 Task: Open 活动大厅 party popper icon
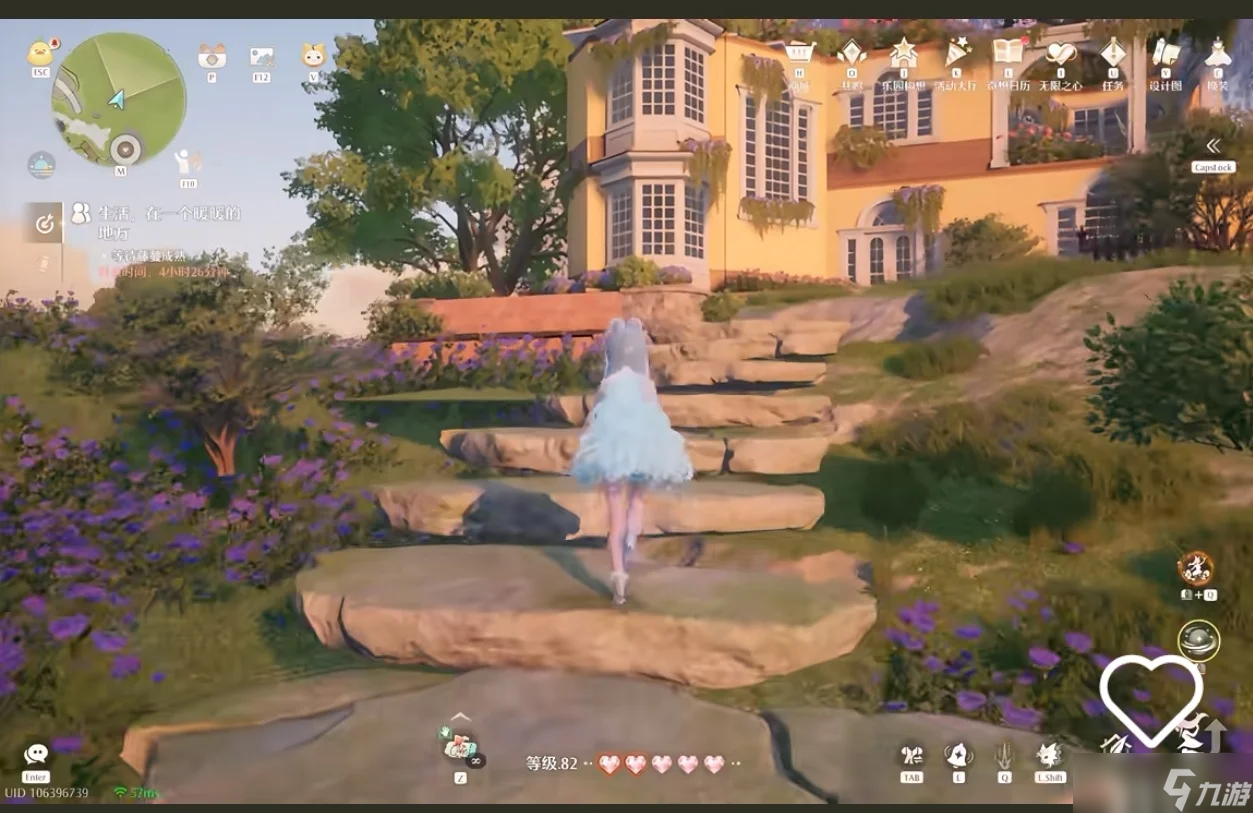pyautogui.click(x=958, y=52)
